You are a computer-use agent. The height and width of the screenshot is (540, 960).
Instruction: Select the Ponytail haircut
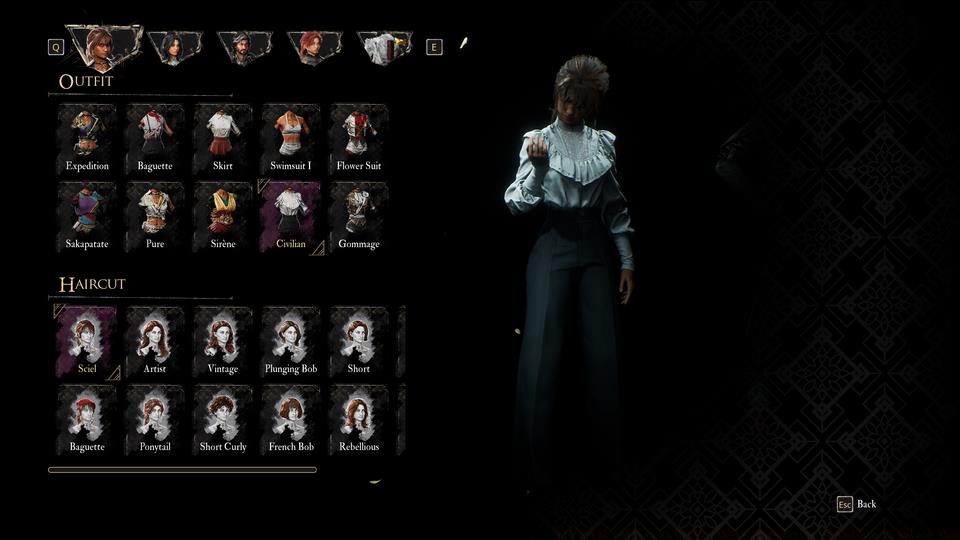pos(155,420)
